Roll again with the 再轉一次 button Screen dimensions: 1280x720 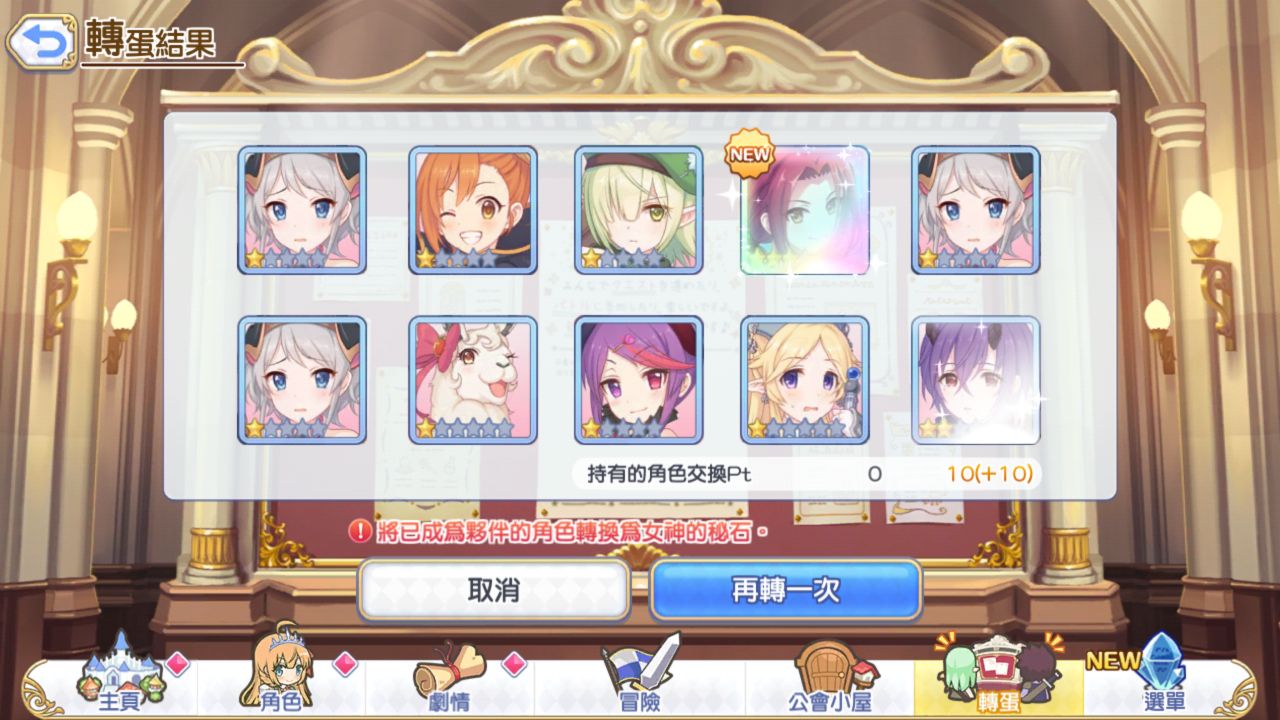pos(785,590)
